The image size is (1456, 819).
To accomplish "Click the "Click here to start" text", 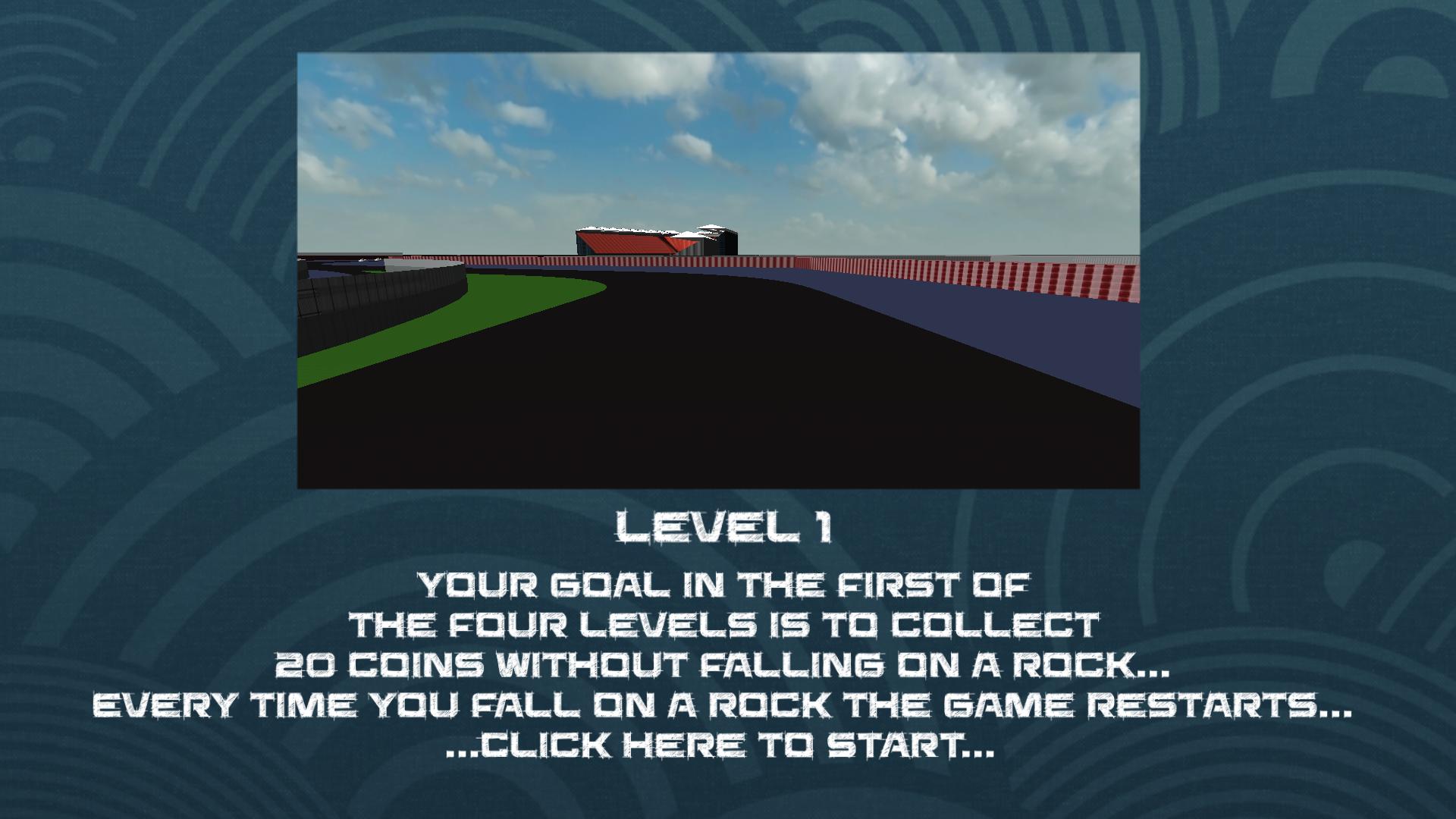I will coord(719,746).
